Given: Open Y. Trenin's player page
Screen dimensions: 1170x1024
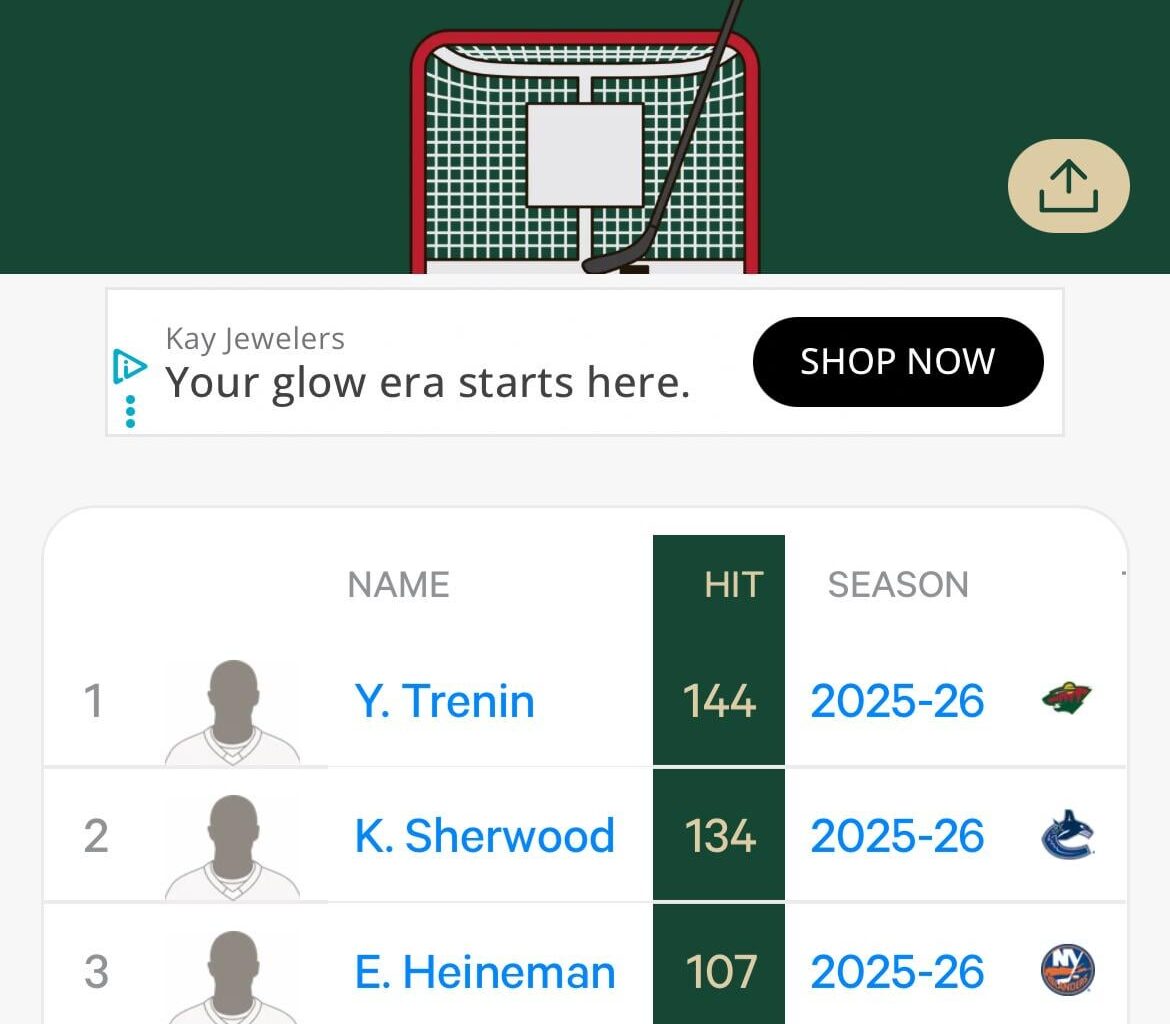Looking at the screenshot, I should click(444, 701).
